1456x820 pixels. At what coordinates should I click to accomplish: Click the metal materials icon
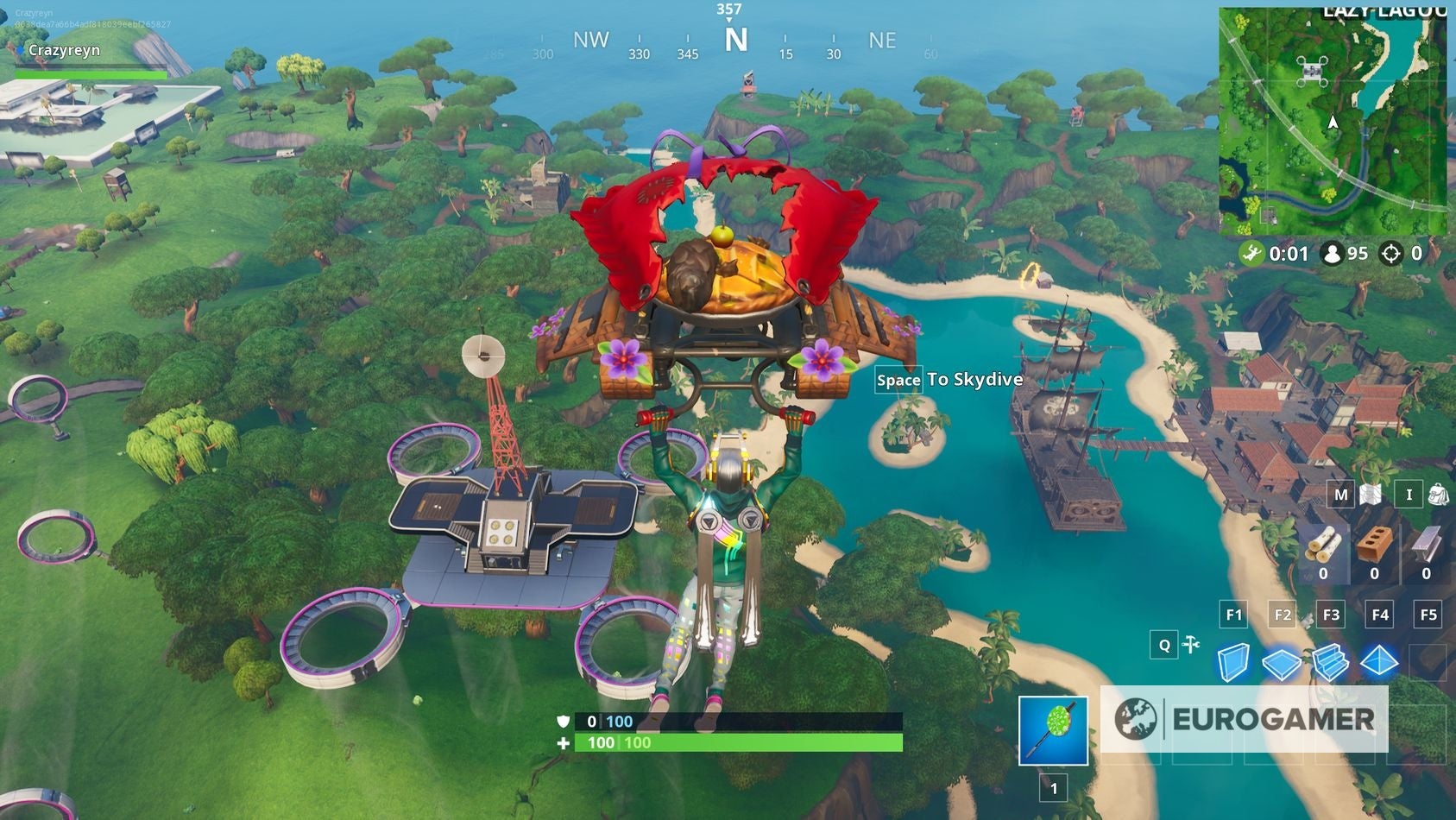coord(1423,544)
